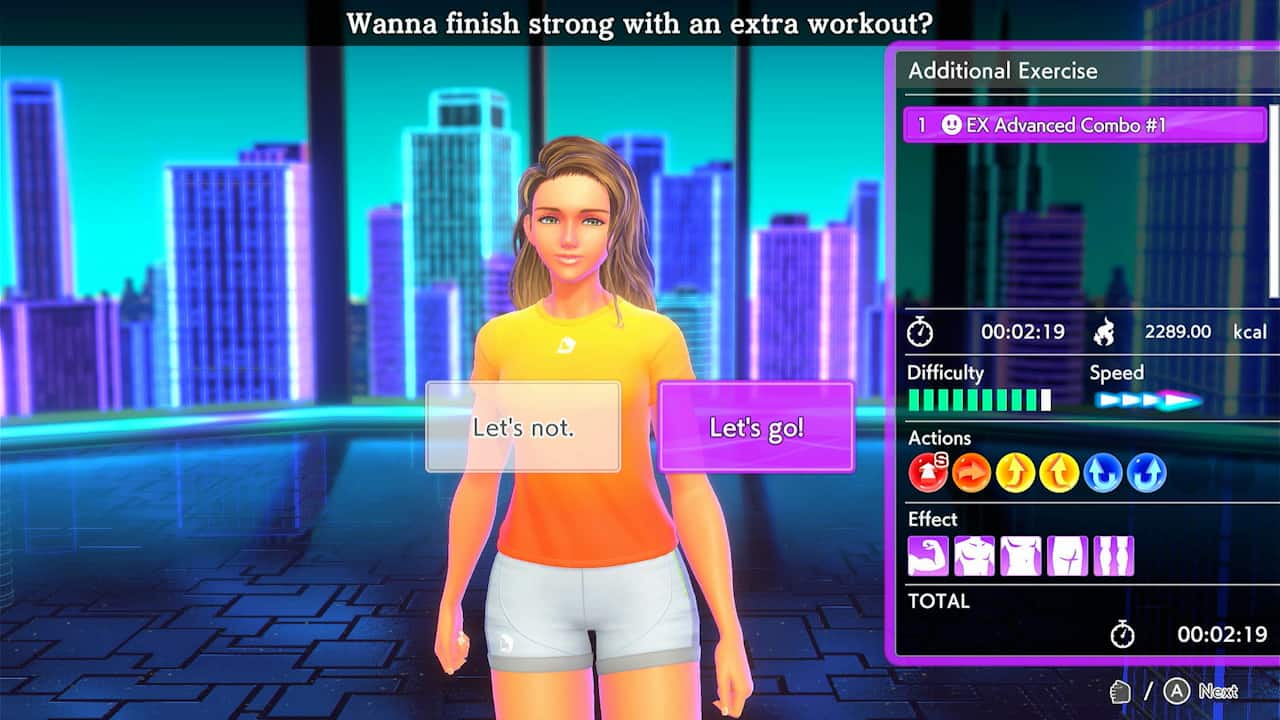Choose the Let's not. option
This screenshot has height=720, width=1280.
tap(524, 425)
